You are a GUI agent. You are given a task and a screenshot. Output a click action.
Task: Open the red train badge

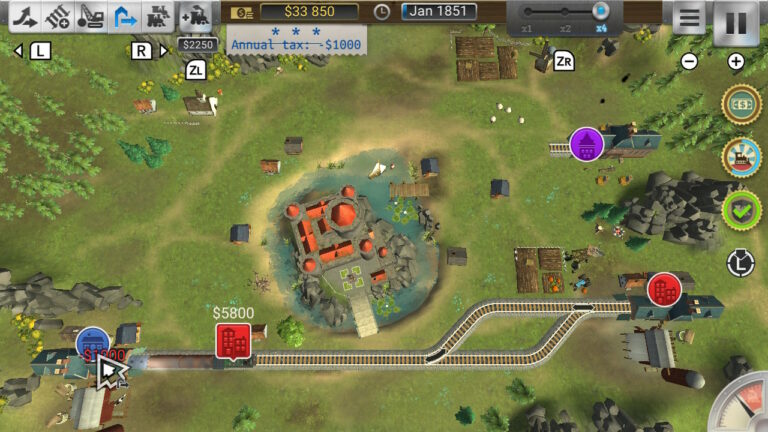coord(740,157)
